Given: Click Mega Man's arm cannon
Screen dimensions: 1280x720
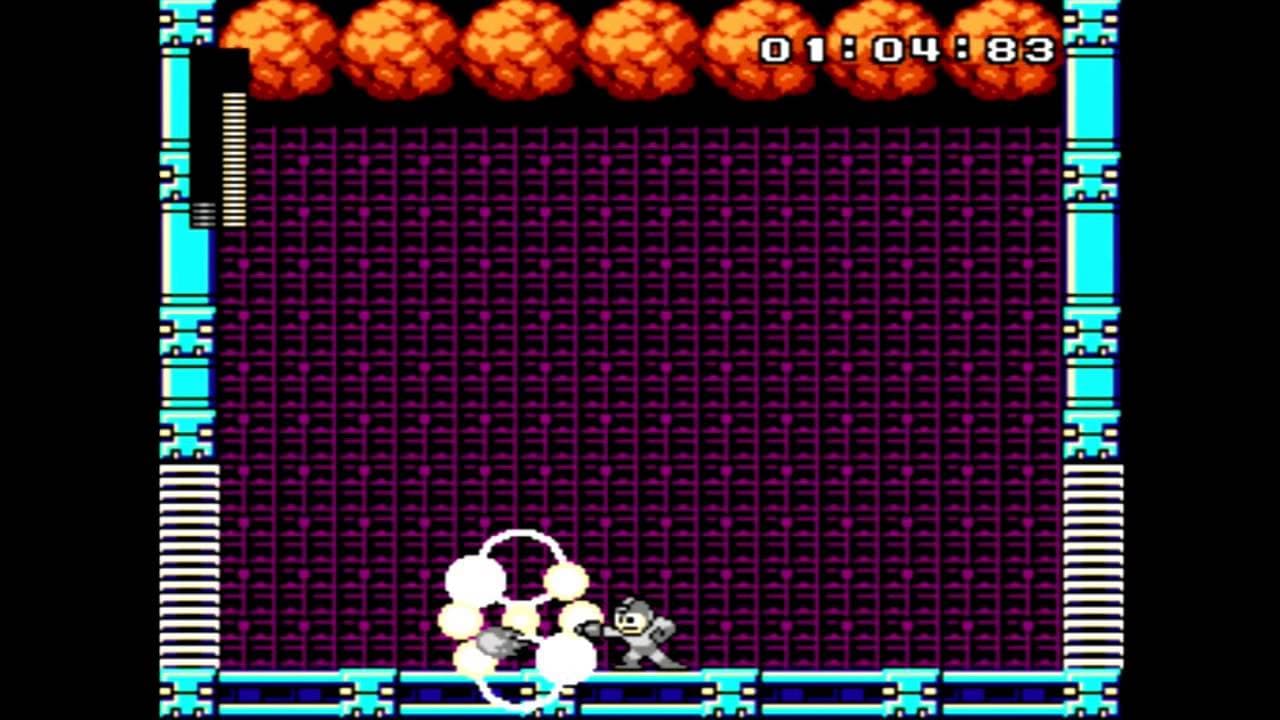Looking at the screenshot, I should click(x=590, y=628).
